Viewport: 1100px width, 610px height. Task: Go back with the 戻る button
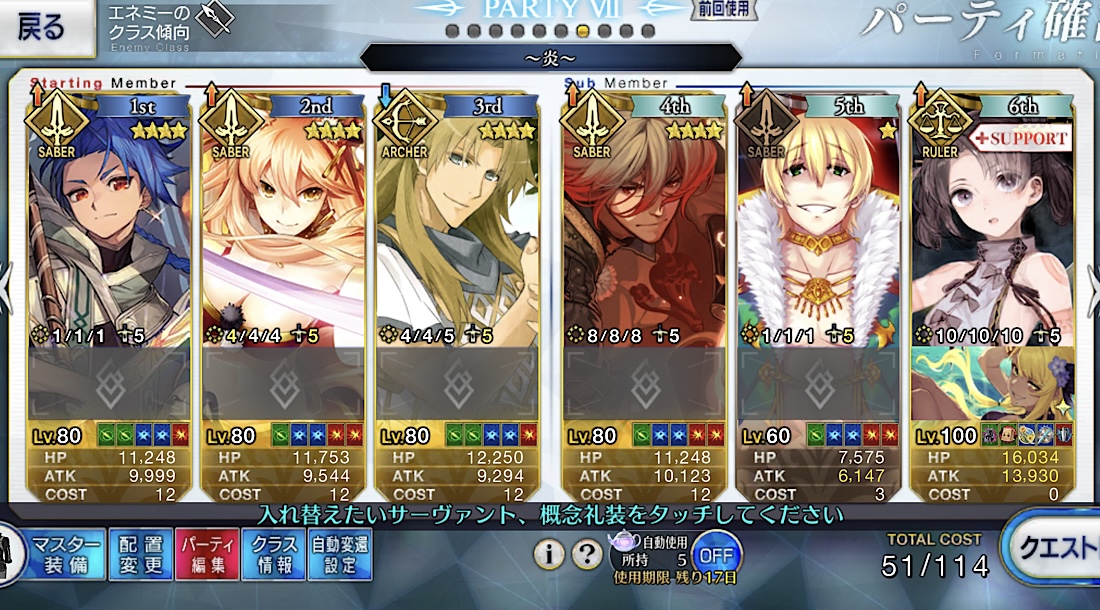(x=40, y=27)
